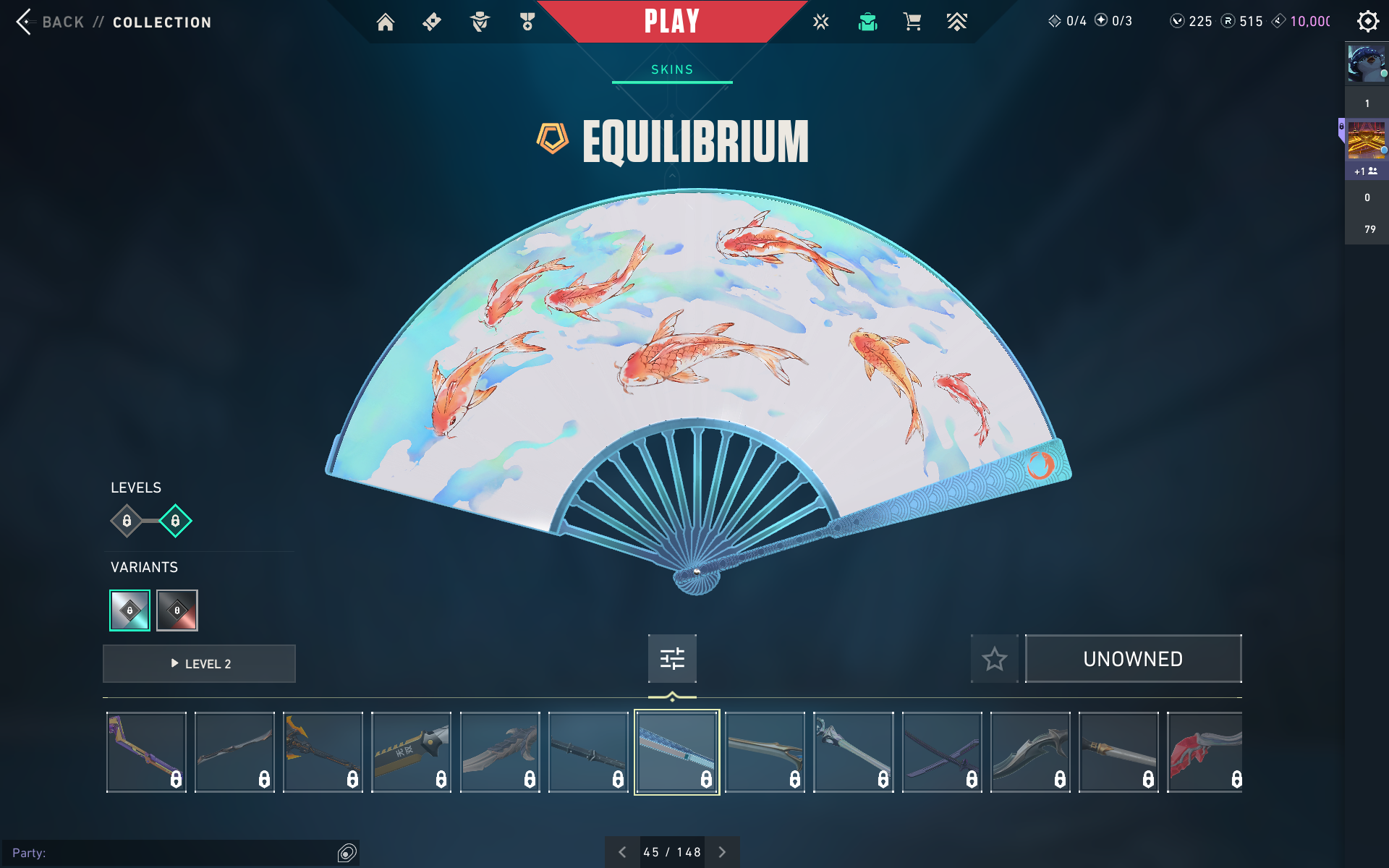Open your player avatar in social panel
The height and width of the screenshot is (868, 1389).
(x=1366, y=64)
